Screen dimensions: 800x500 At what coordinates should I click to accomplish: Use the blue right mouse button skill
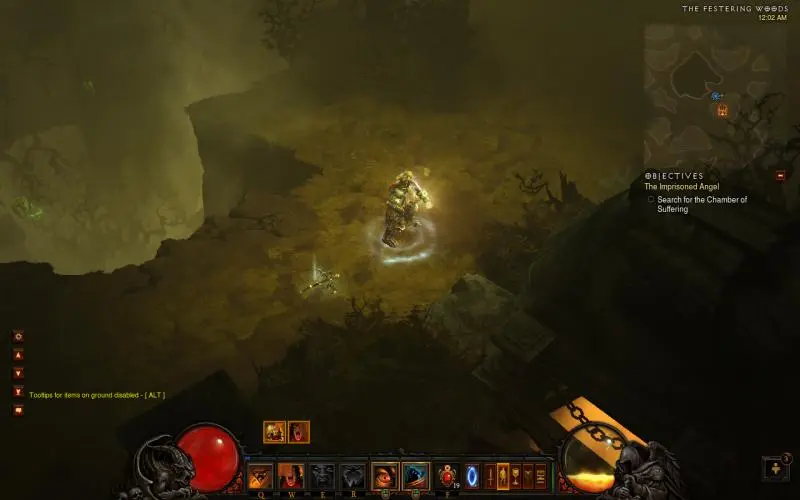(x=415, y=476)
